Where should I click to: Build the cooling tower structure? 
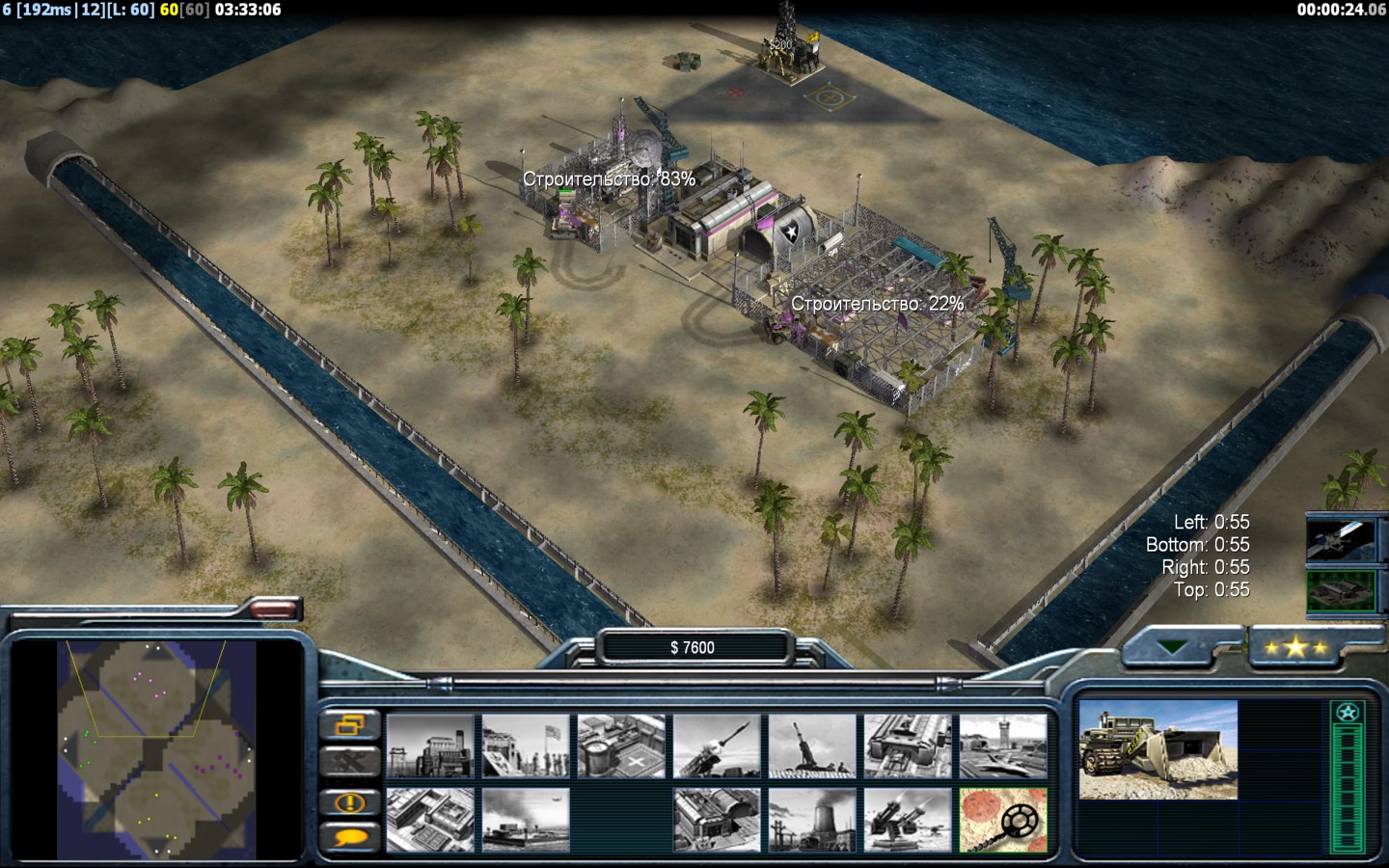click(812, 820)
